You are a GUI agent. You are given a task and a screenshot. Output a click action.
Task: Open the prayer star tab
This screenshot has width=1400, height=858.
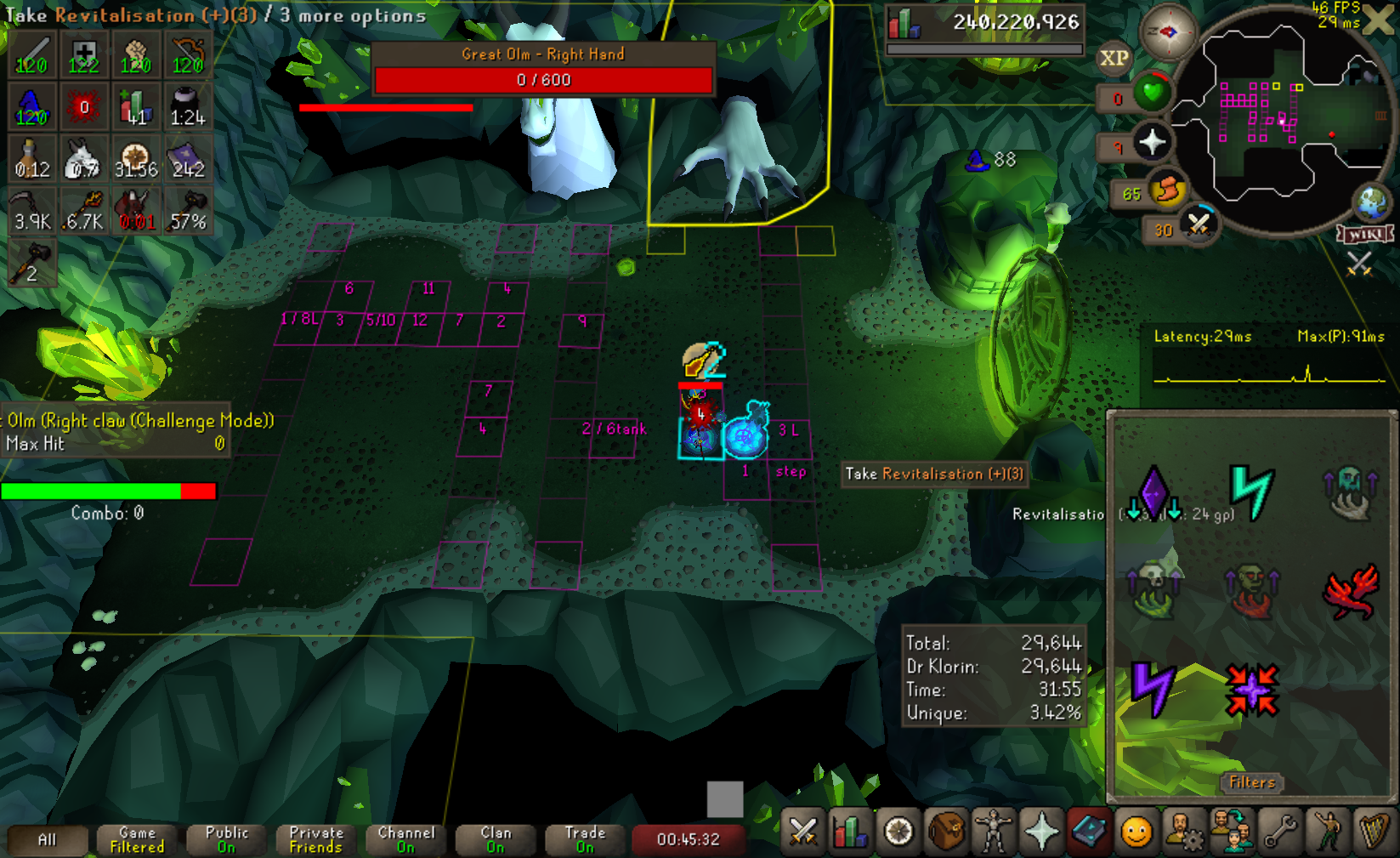pos(1041,832)
